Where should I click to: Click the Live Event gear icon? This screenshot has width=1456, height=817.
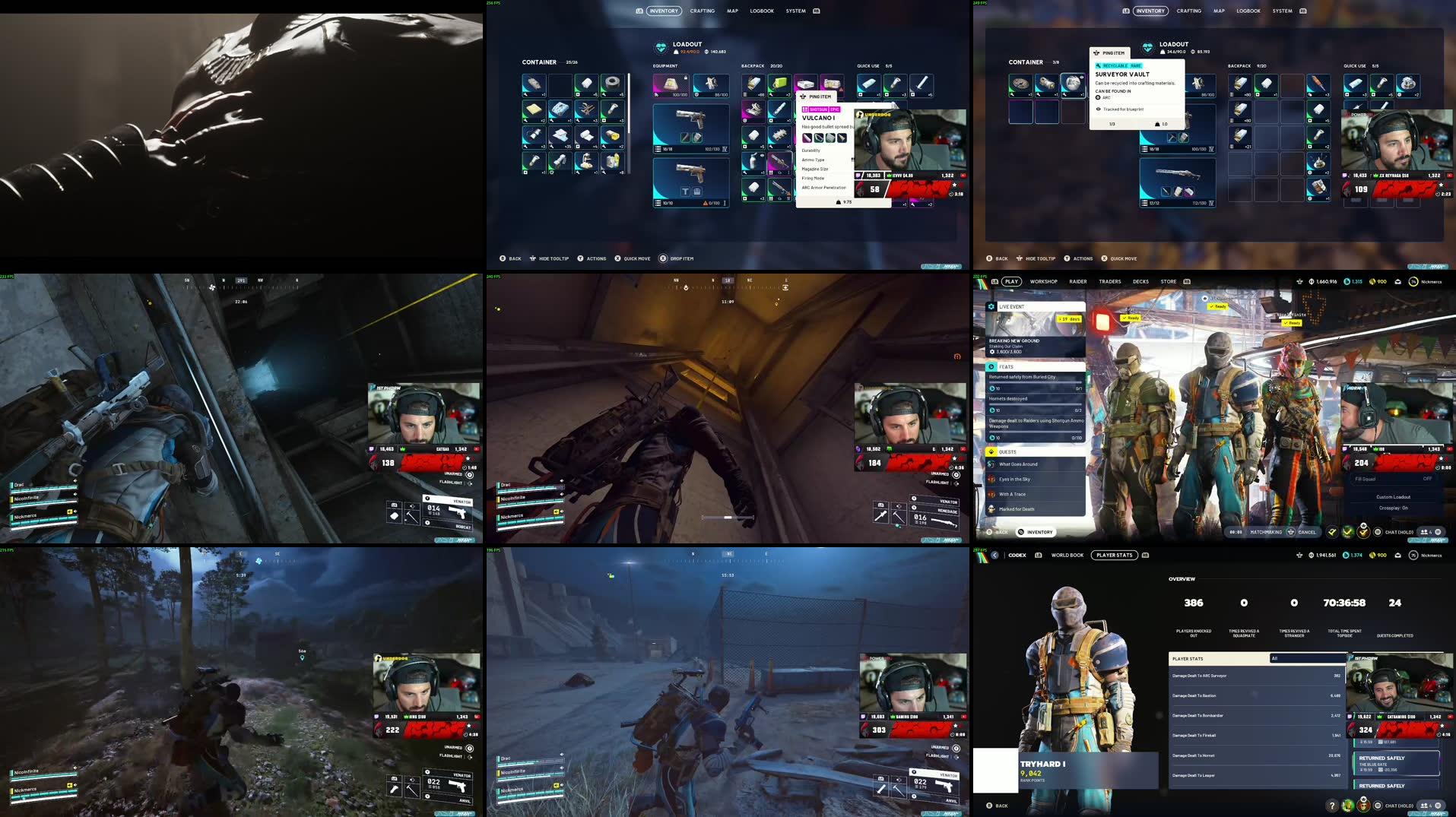click(x=991, y=306)
